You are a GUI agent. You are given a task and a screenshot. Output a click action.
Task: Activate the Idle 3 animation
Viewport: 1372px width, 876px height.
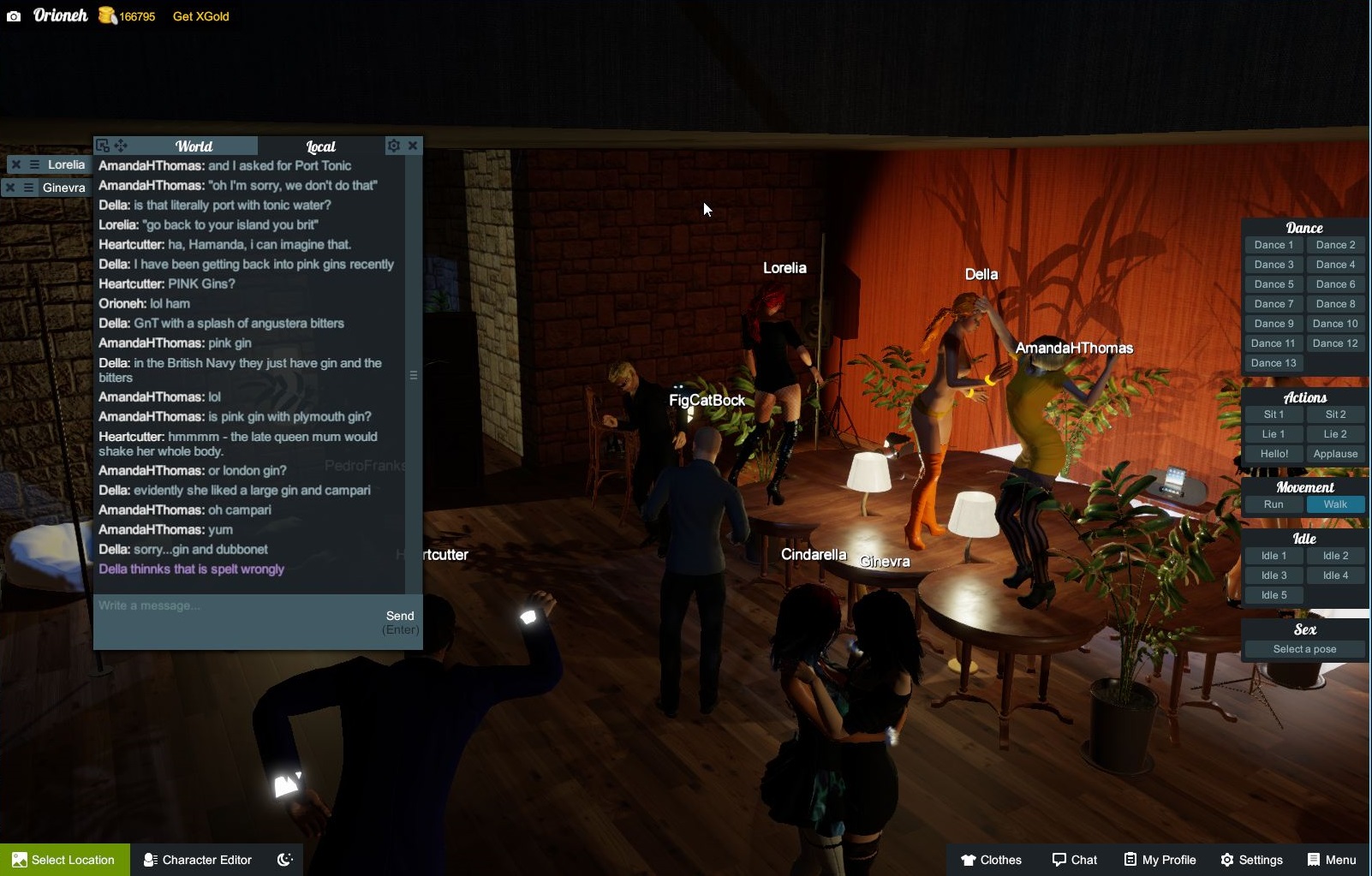coord(1274,575)
